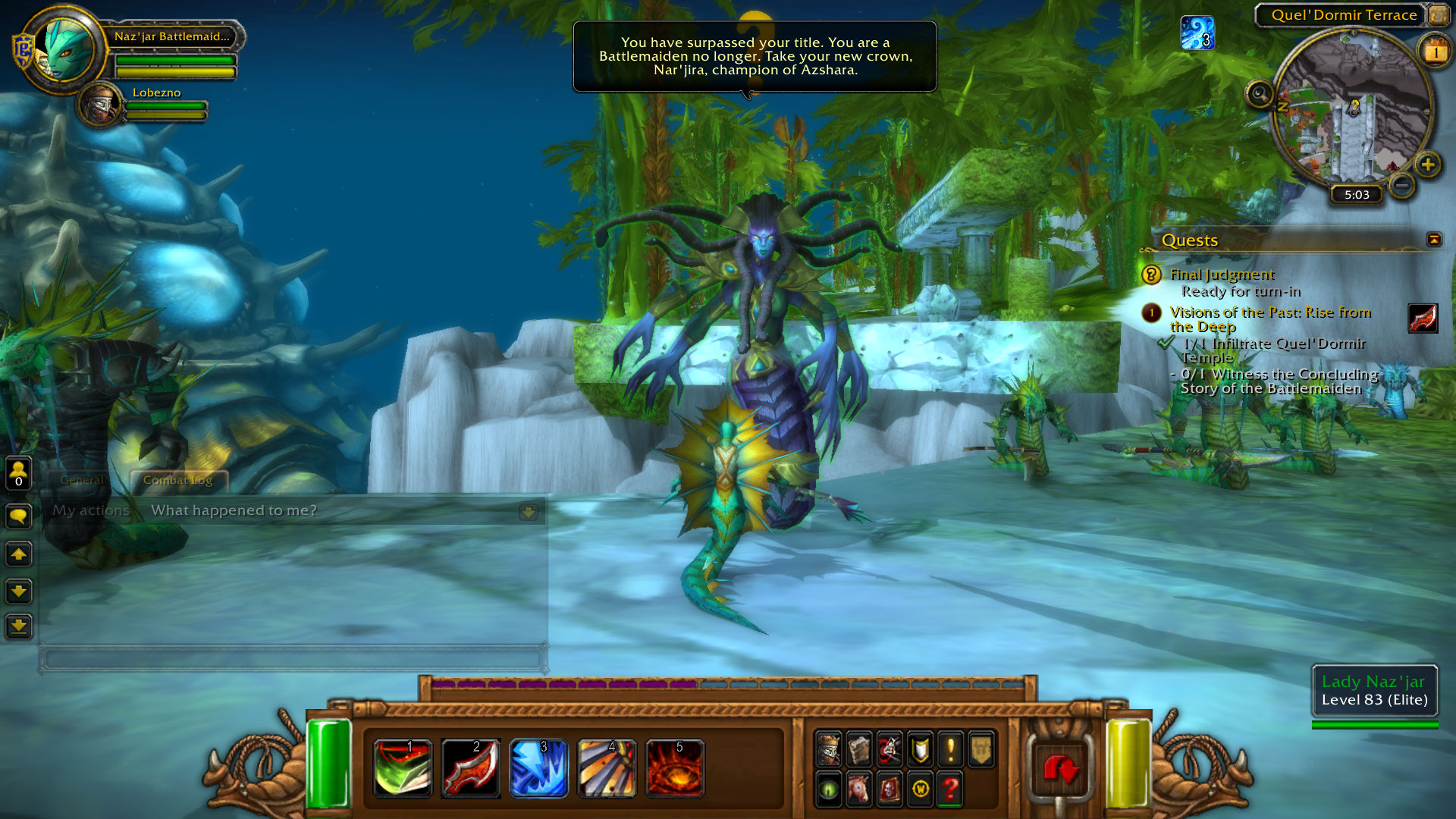Collapse the Quests tracker panel
This screenshot has width=1456, height=819.
pos(1433,240)
